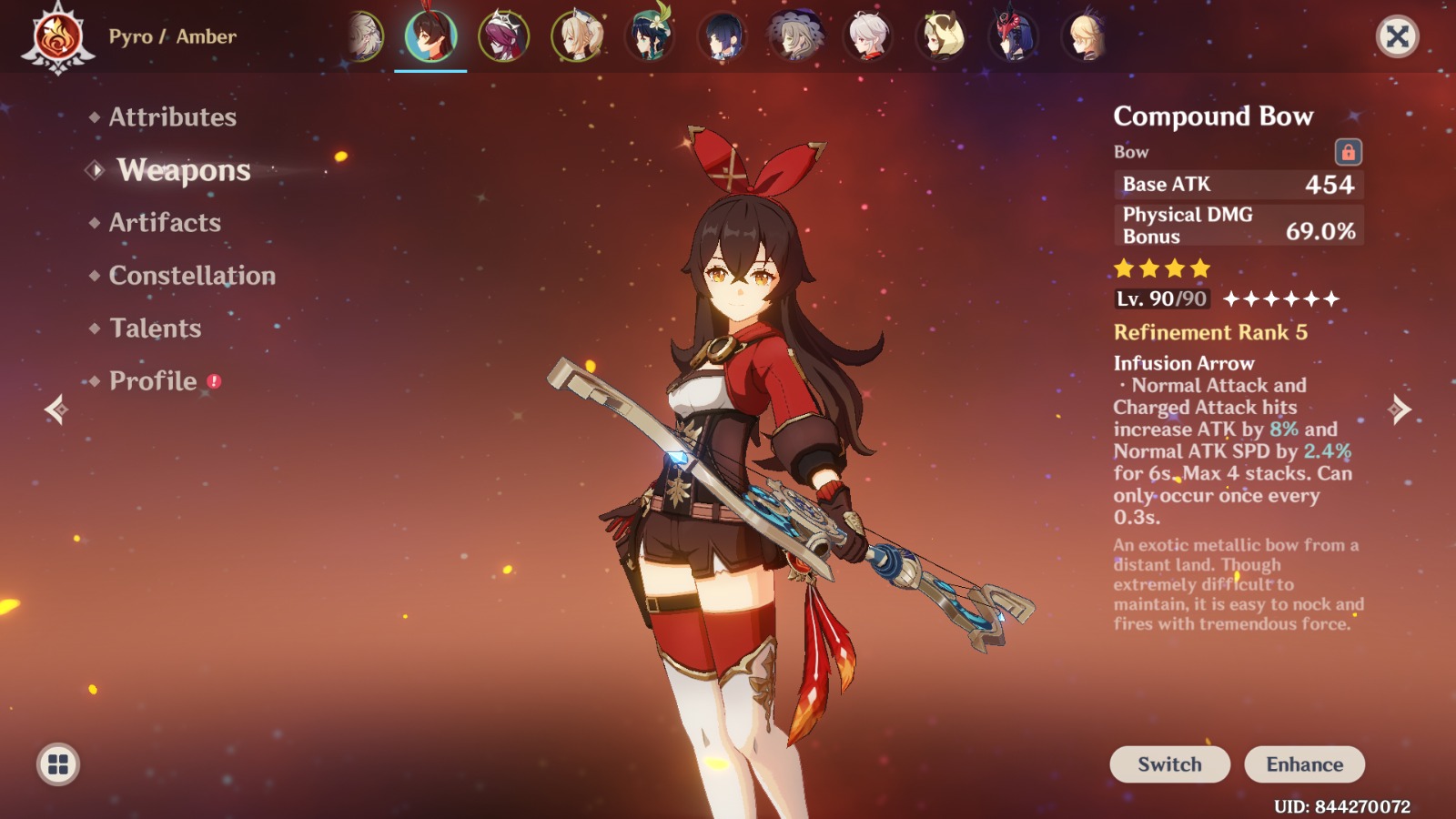
Task: Select Amber's portrait in the character bar
Action: tap(430, 36)
